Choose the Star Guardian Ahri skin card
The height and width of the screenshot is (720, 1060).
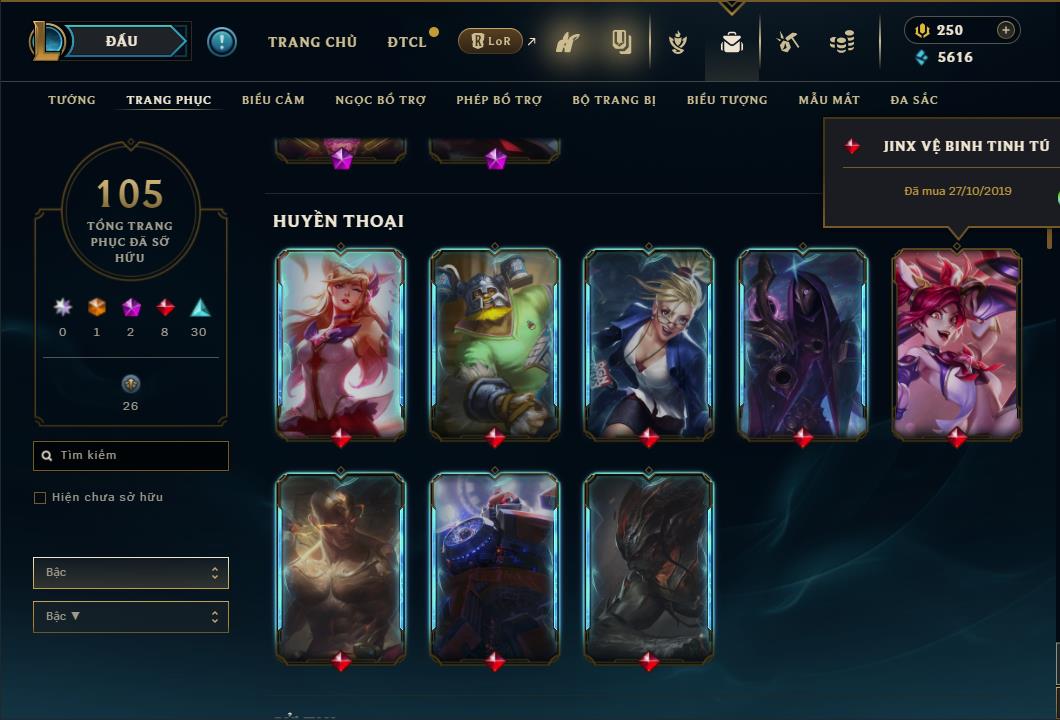[x=341, y=343]
